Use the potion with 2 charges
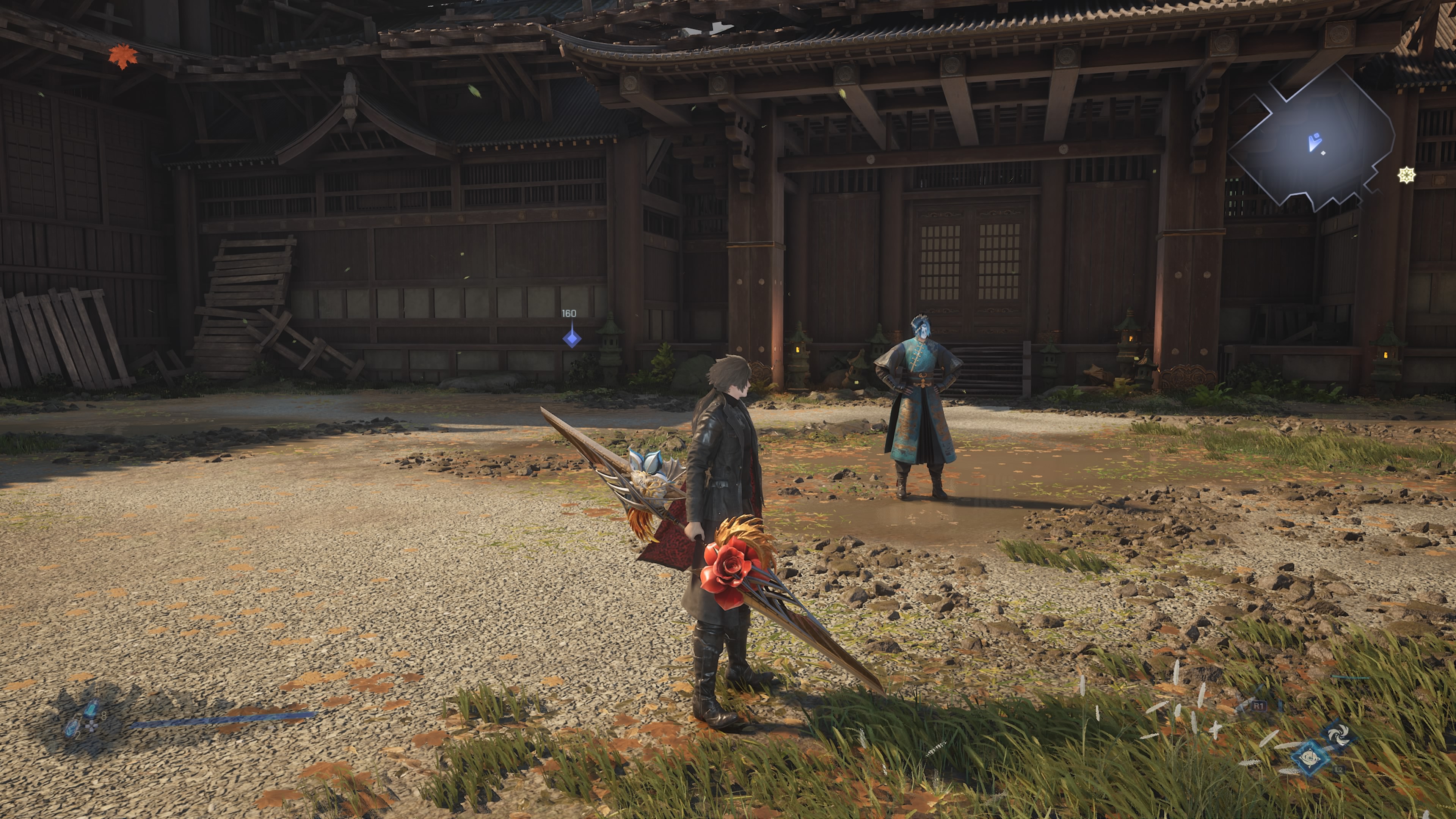The height and width of the screenshot is (819, 1456). click(x=72, y=728)
